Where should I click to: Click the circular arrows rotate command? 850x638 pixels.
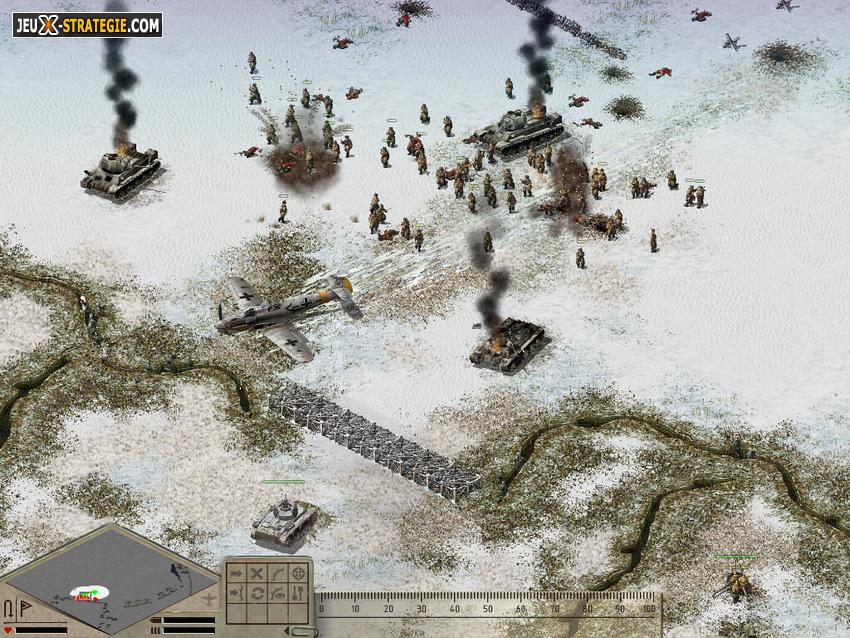(257, 593)
